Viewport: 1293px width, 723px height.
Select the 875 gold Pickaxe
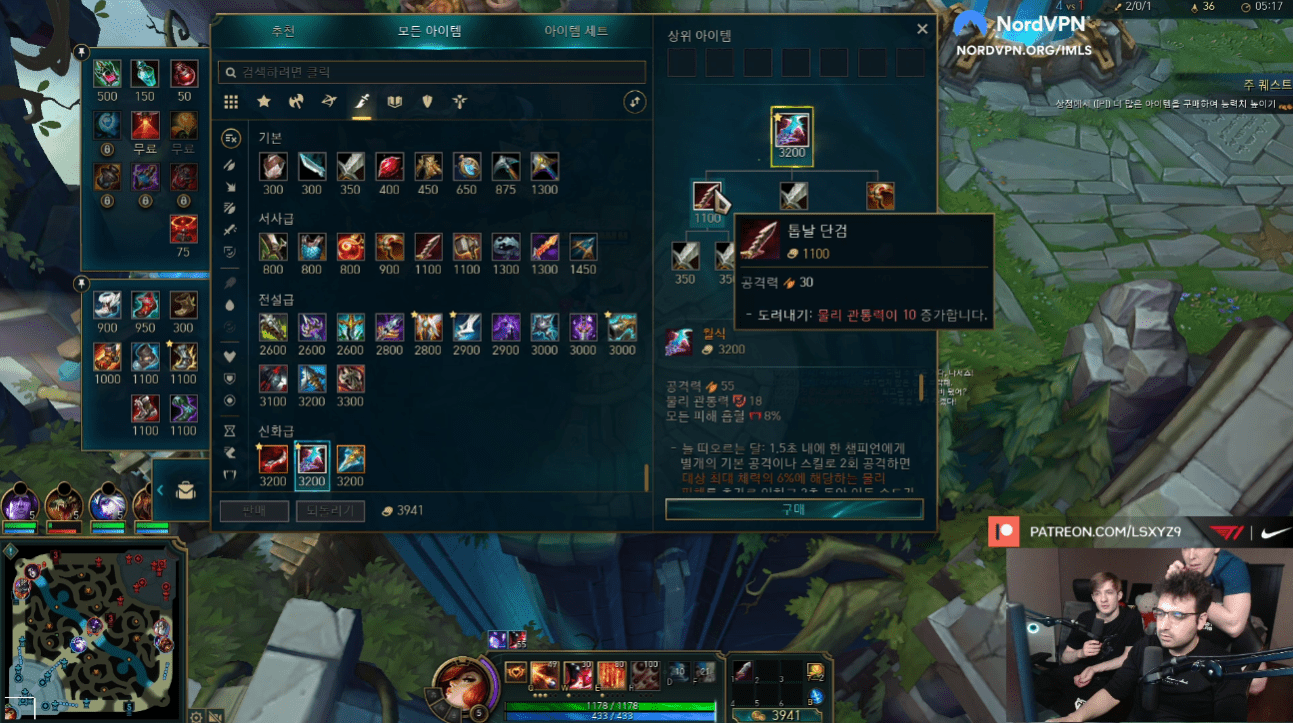click(x=506, y=167)
